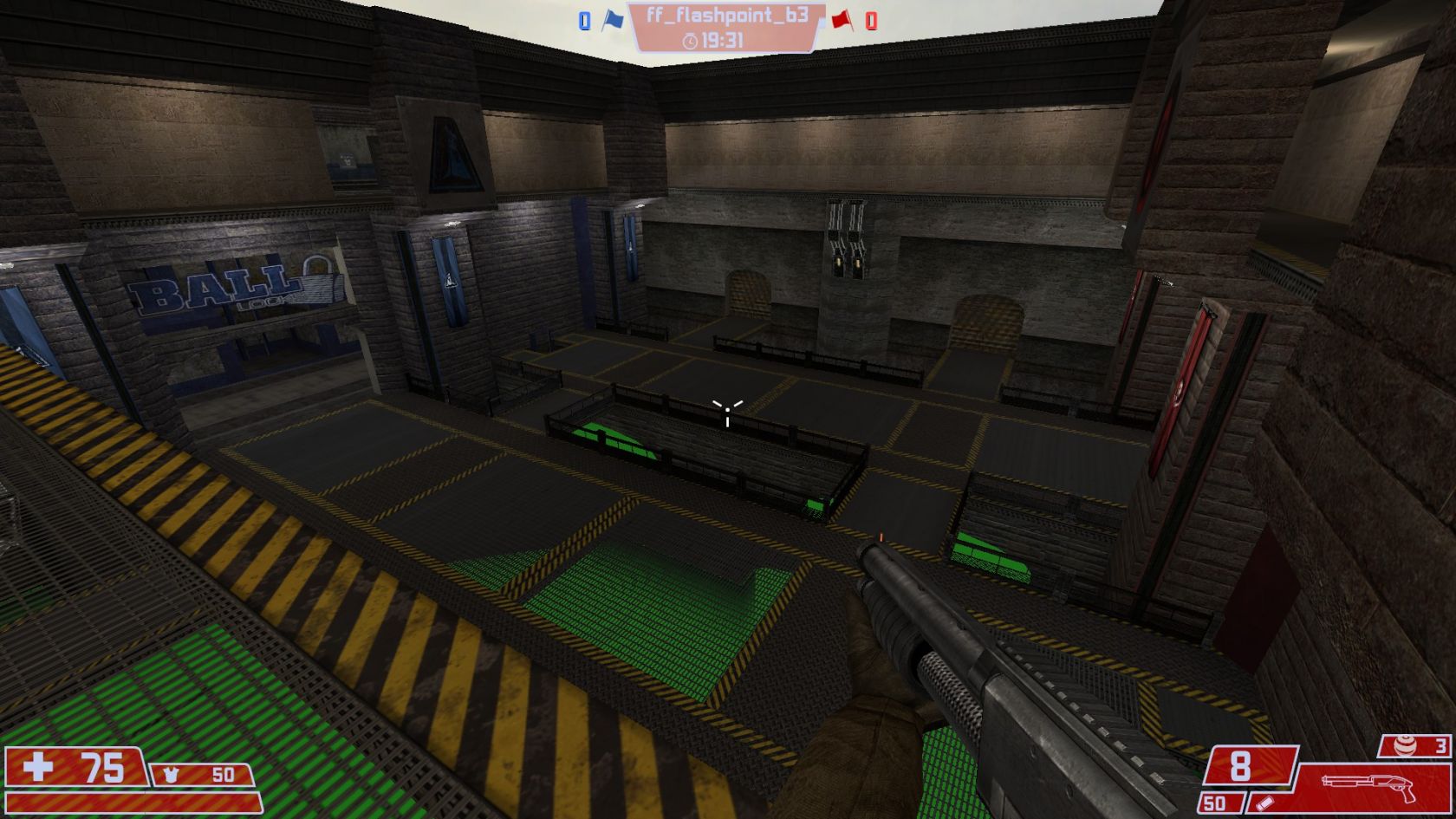Click the armor vest icon

coord(171,774)
